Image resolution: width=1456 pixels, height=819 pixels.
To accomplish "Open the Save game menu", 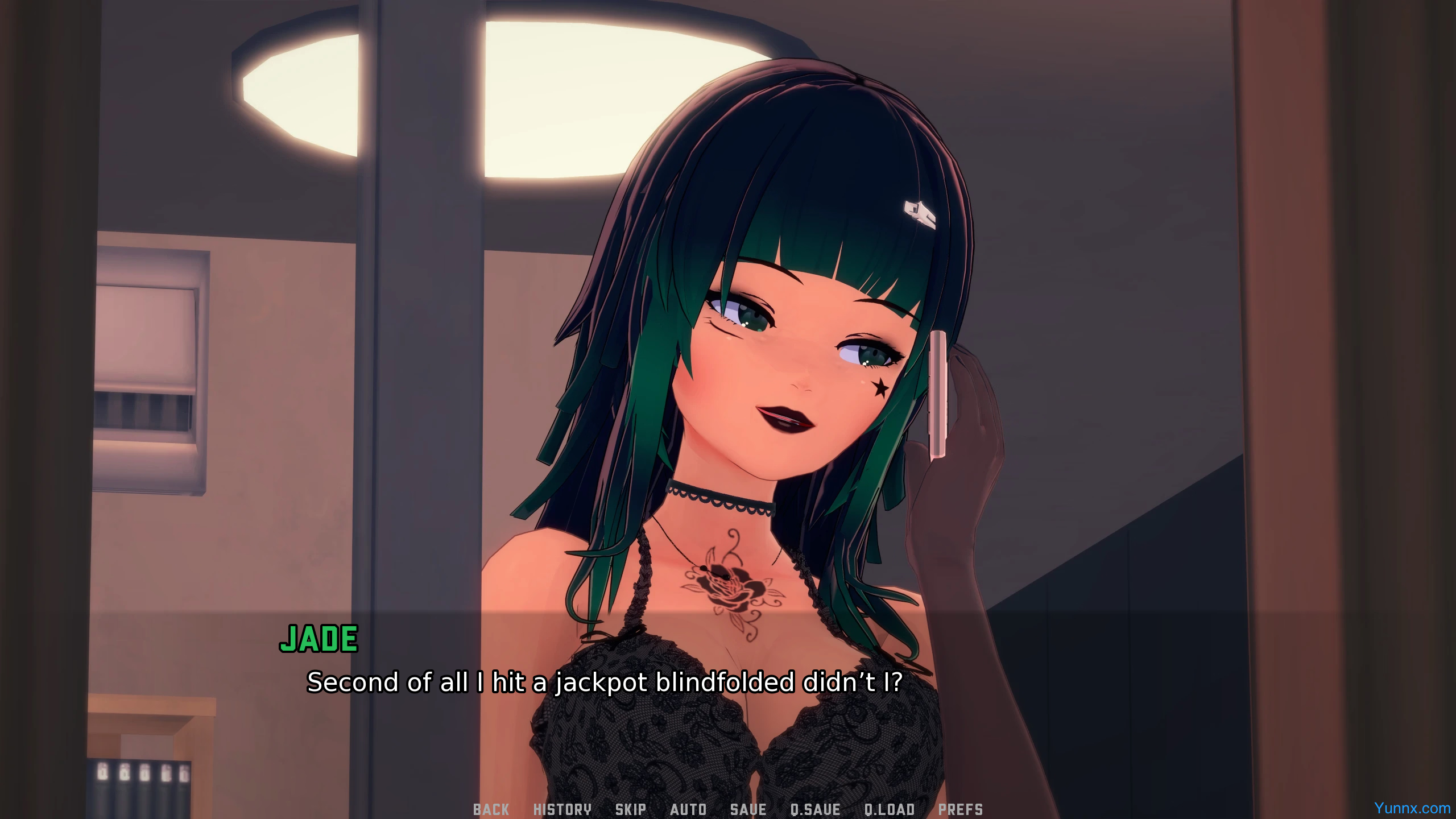I will click(x=748, y=809).
